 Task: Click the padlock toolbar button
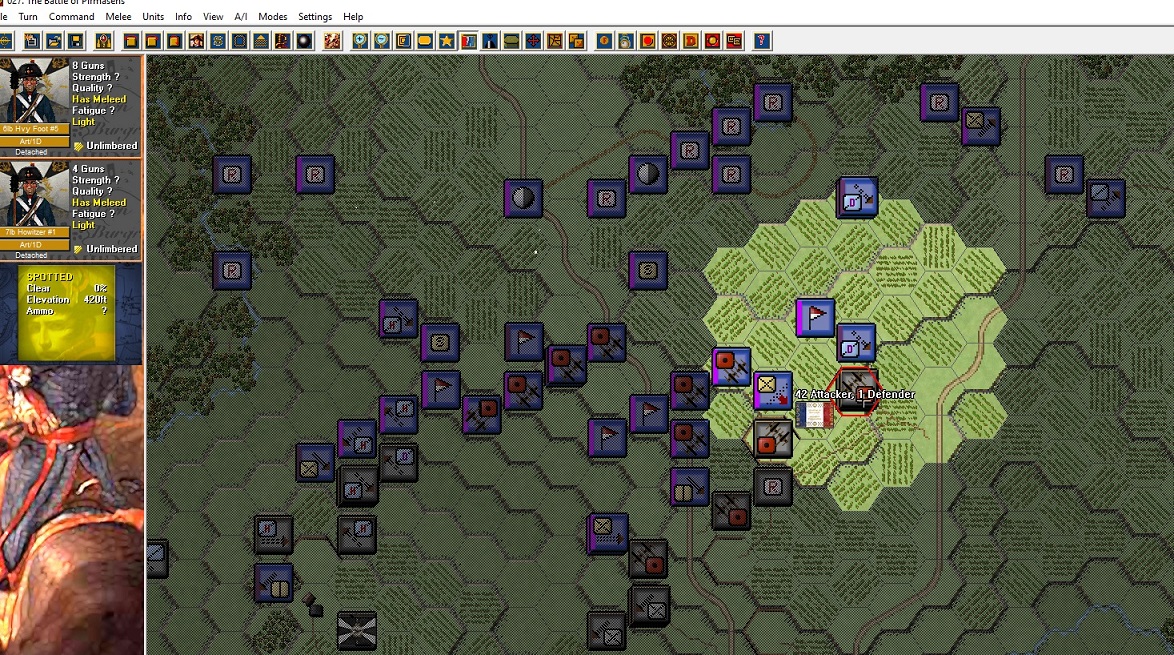[103, 41]
